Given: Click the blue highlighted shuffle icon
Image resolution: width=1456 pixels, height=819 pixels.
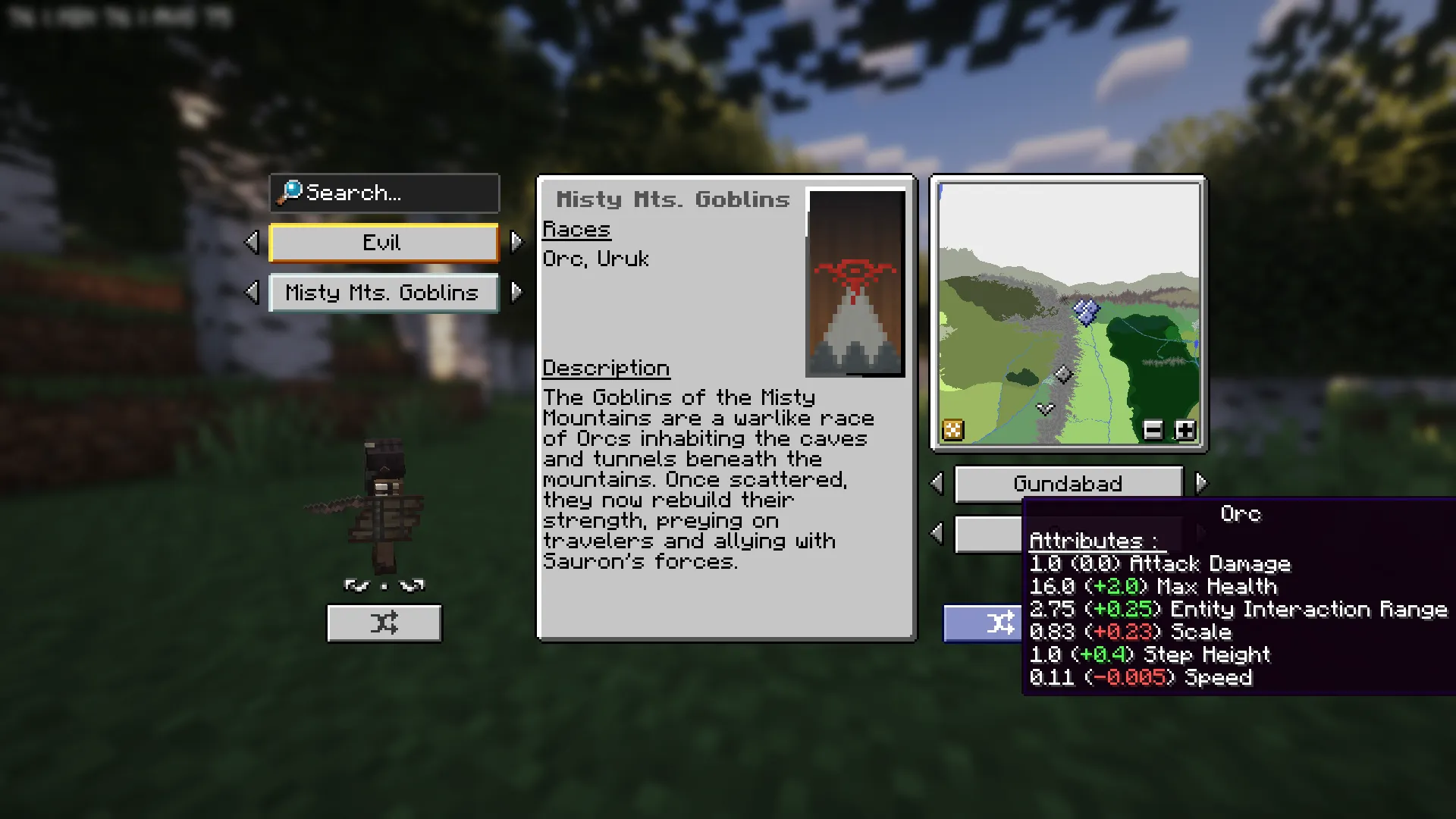Looking at the screenshot, I should click(1003, 622).
